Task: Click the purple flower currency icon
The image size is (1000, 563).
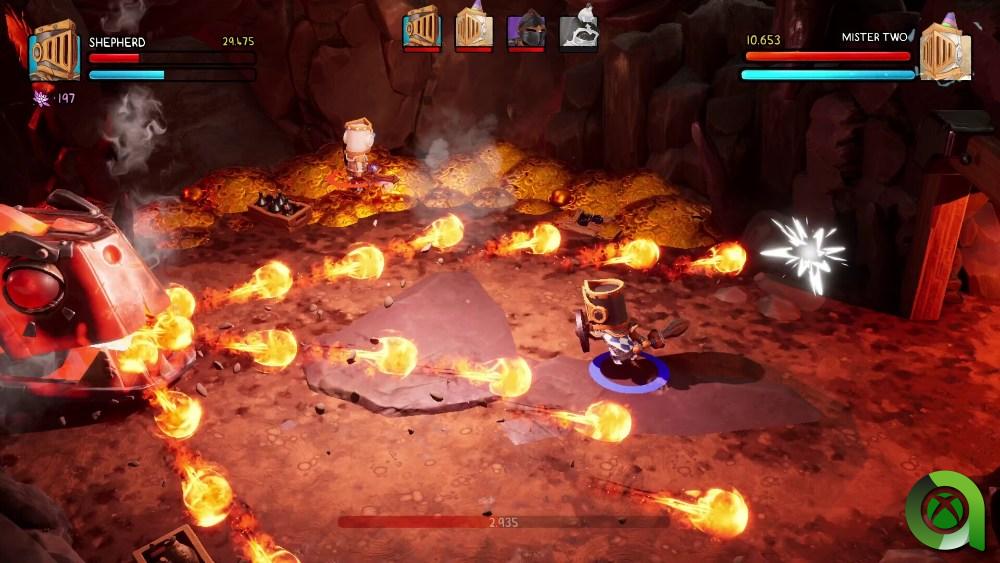Action: [x=42, y=97]
